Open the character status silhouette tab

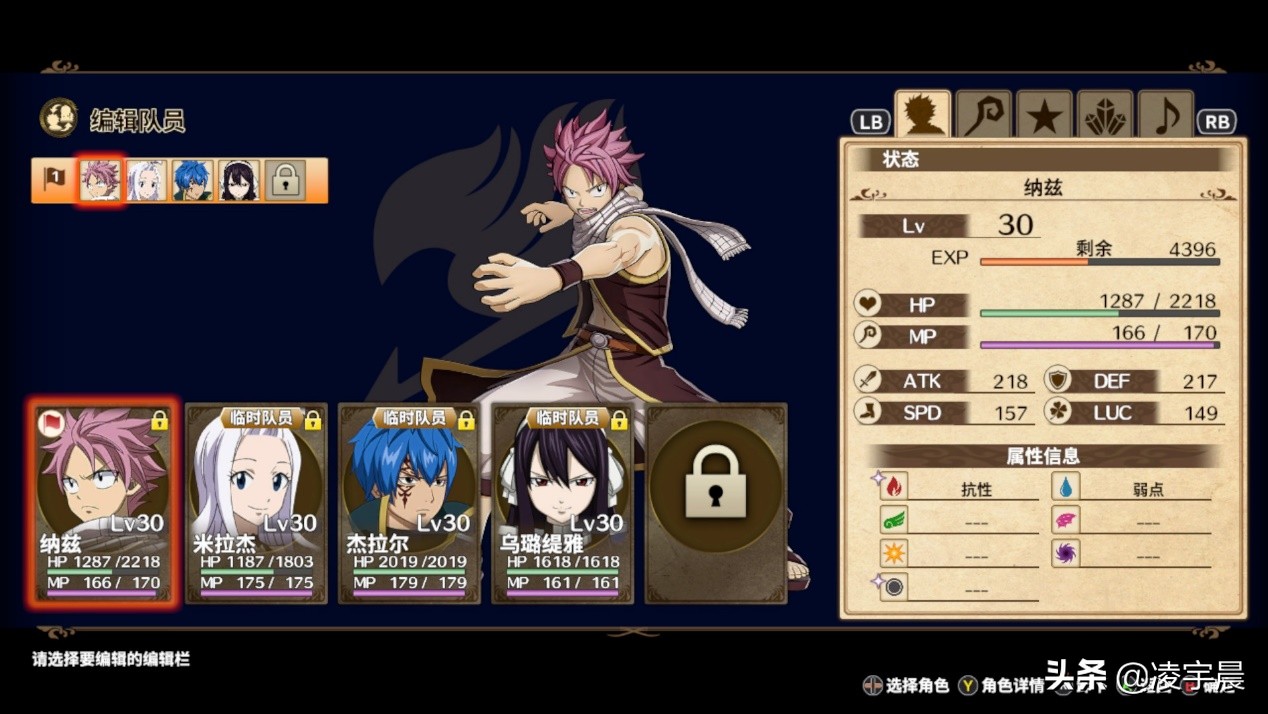922,115
